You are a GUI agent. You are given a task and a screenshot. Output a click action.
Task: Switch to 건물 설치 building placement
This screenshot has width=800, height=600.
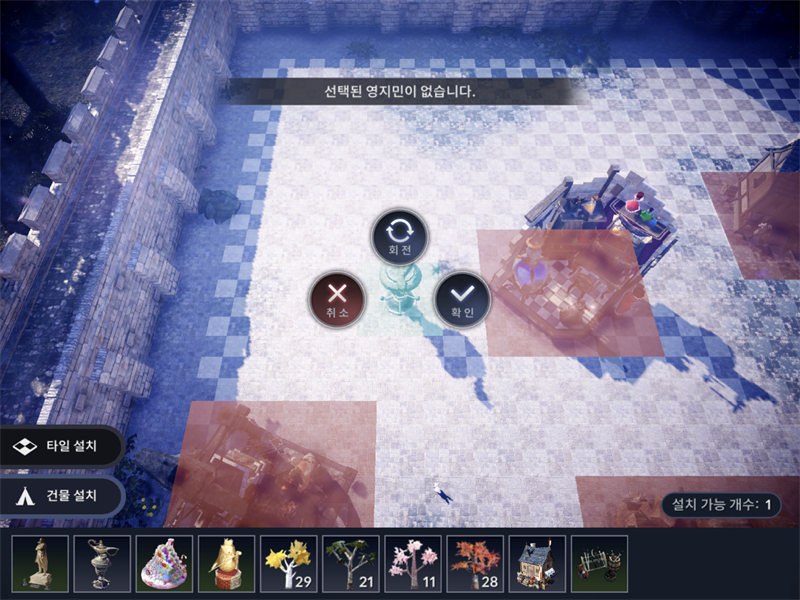coord(62,495)
